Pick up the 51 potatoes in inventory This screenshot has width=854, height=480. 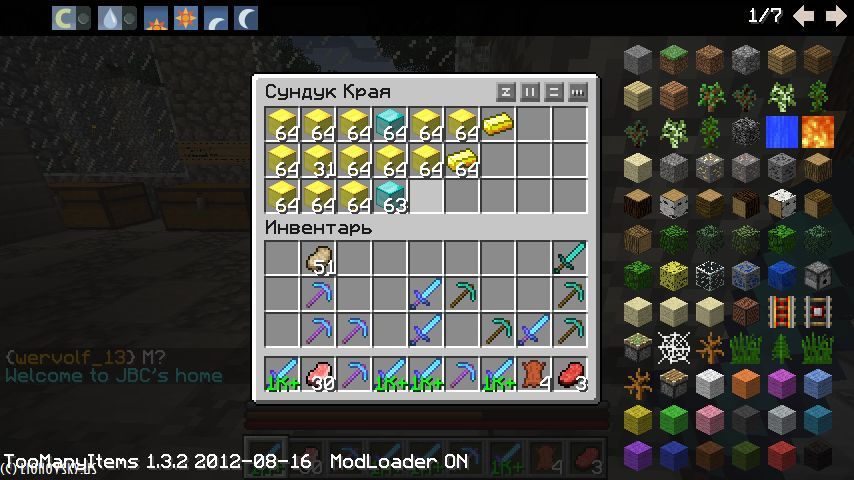coord(319,259)
